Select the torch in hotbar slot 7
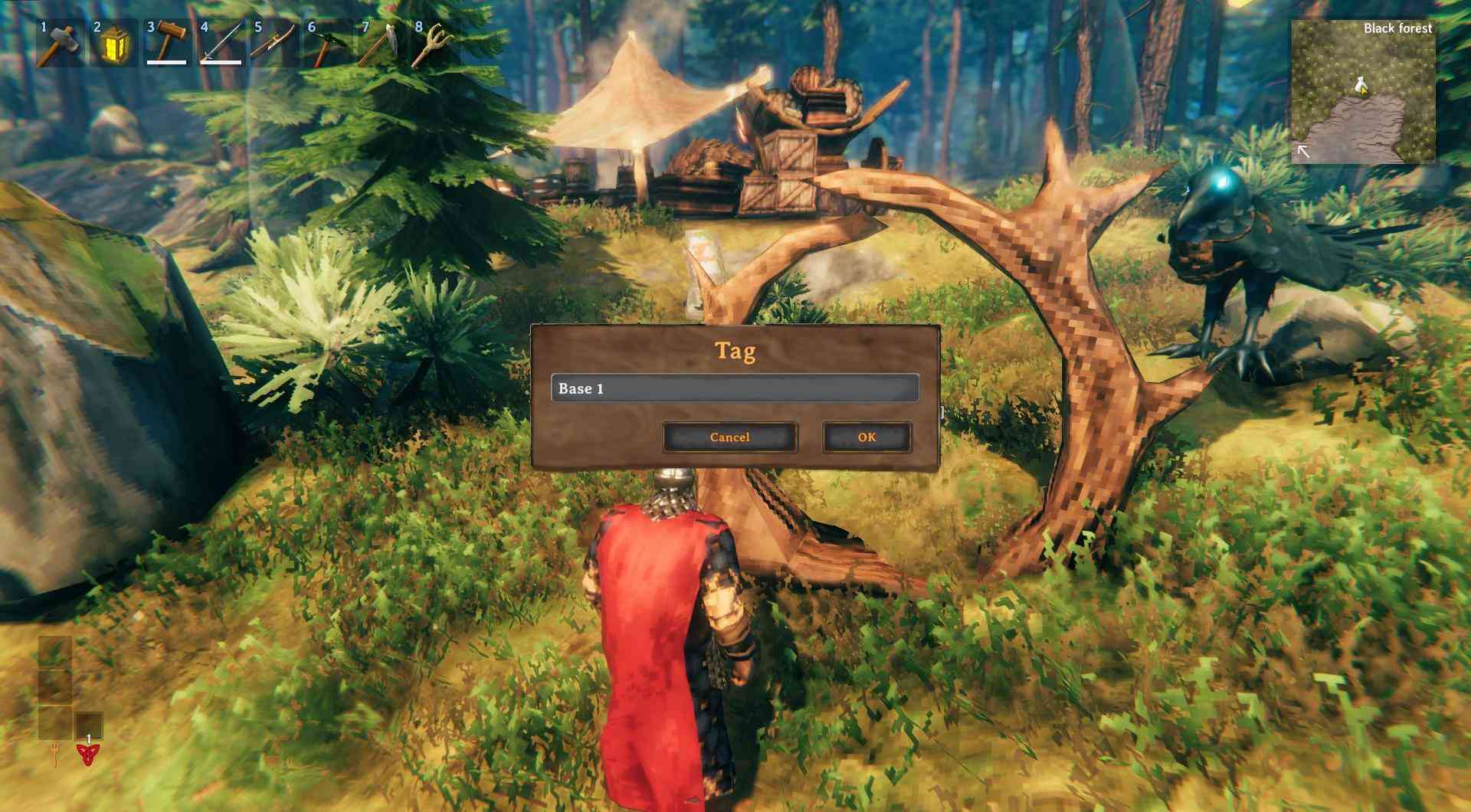1471x812 pixels. click(x=378, y=43)
